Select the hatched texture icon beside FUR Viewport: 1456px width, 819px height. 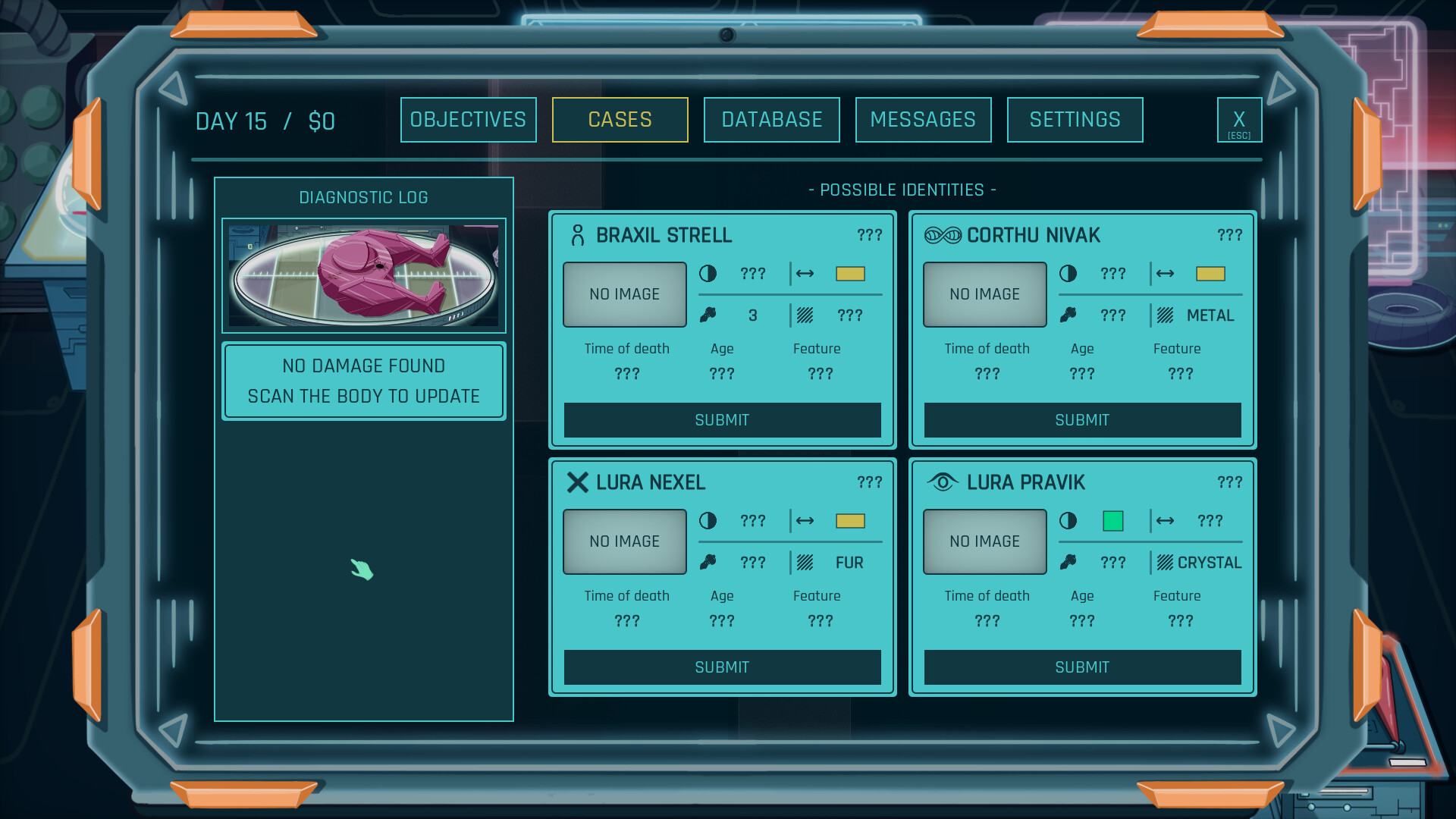pyautogui.click(x=805, y=563)
